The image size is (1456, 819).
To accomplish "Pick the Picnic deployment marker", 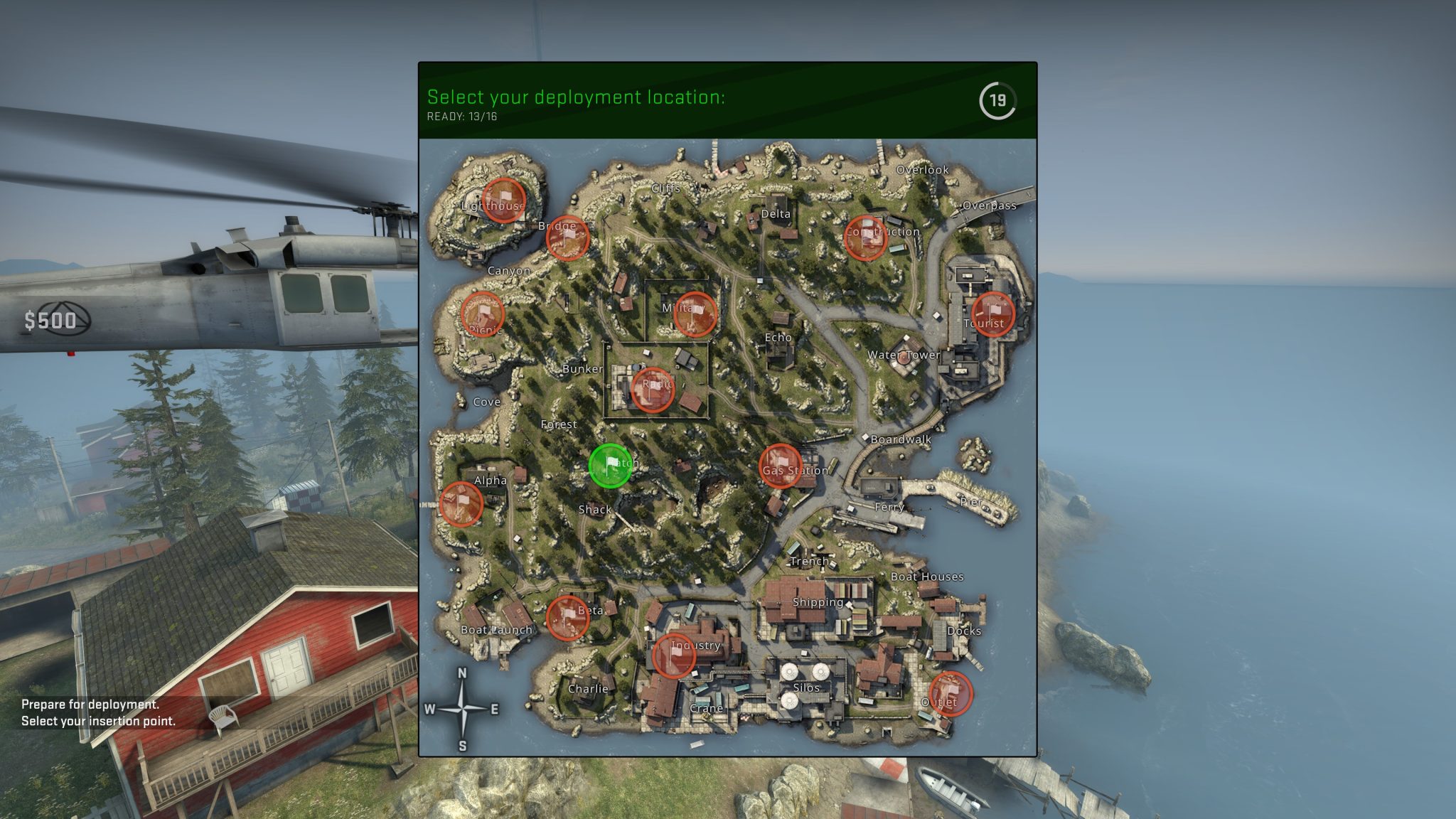I will tap(483, 314).
